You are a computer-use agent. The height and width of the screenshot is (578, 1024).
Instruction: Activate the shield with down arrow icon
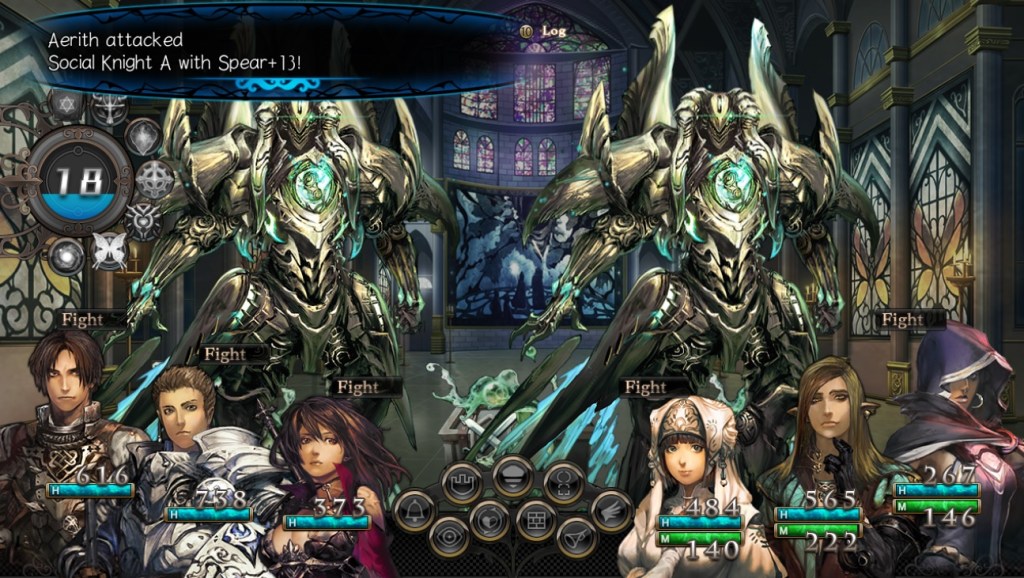(x=512, y=475)
